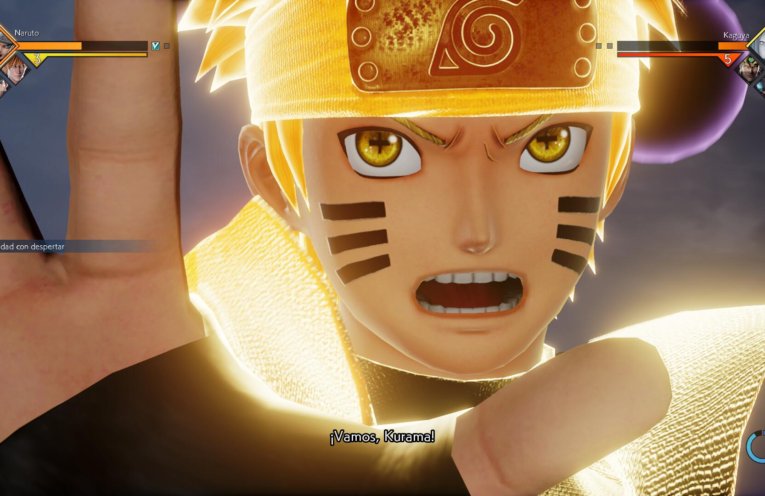Select Naruto's active character portrait
Screen dimensions: 765x496
click(x=4, y=46)
